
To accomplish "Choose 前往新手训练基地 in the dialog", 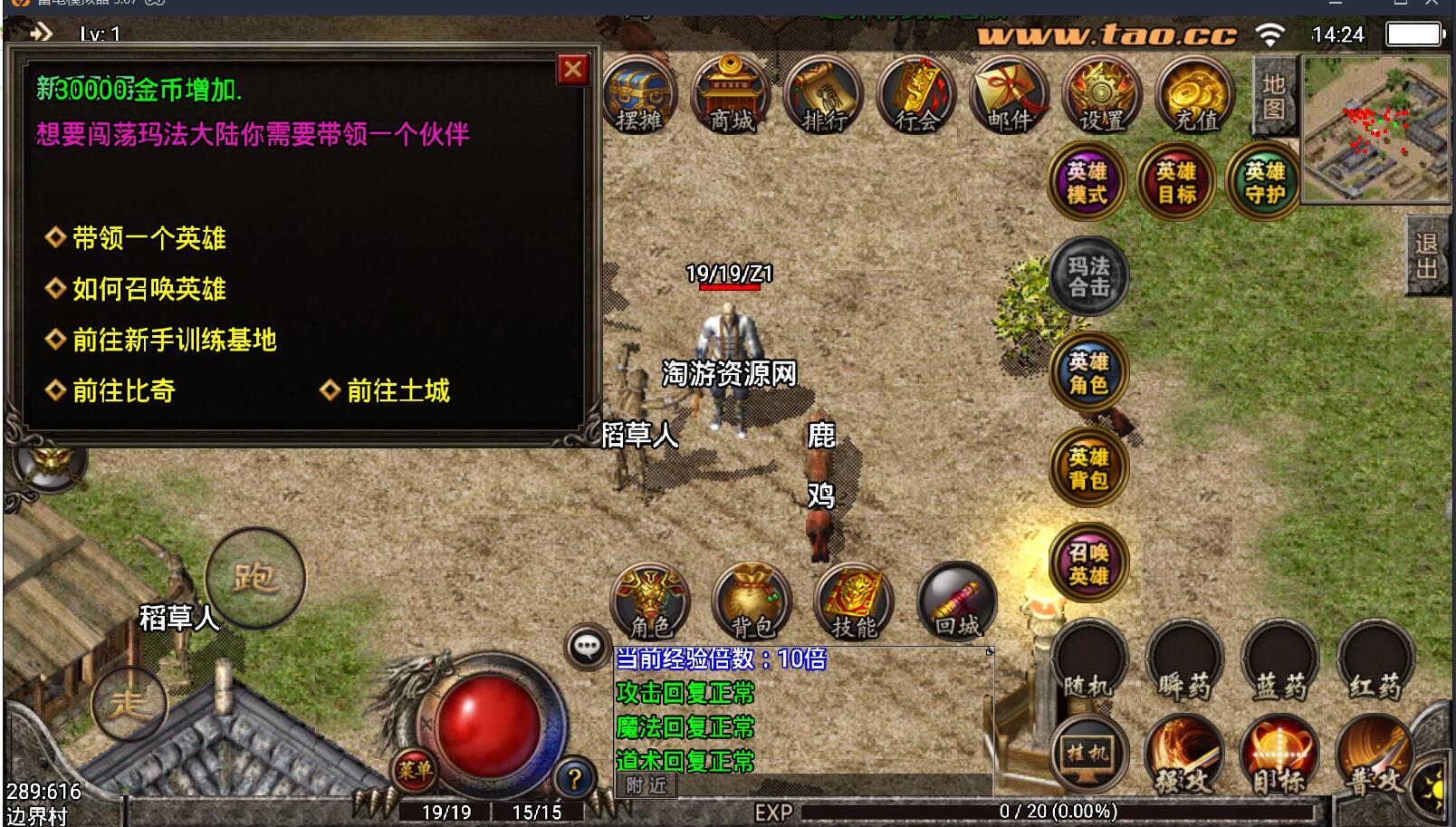I will (174, 340).
